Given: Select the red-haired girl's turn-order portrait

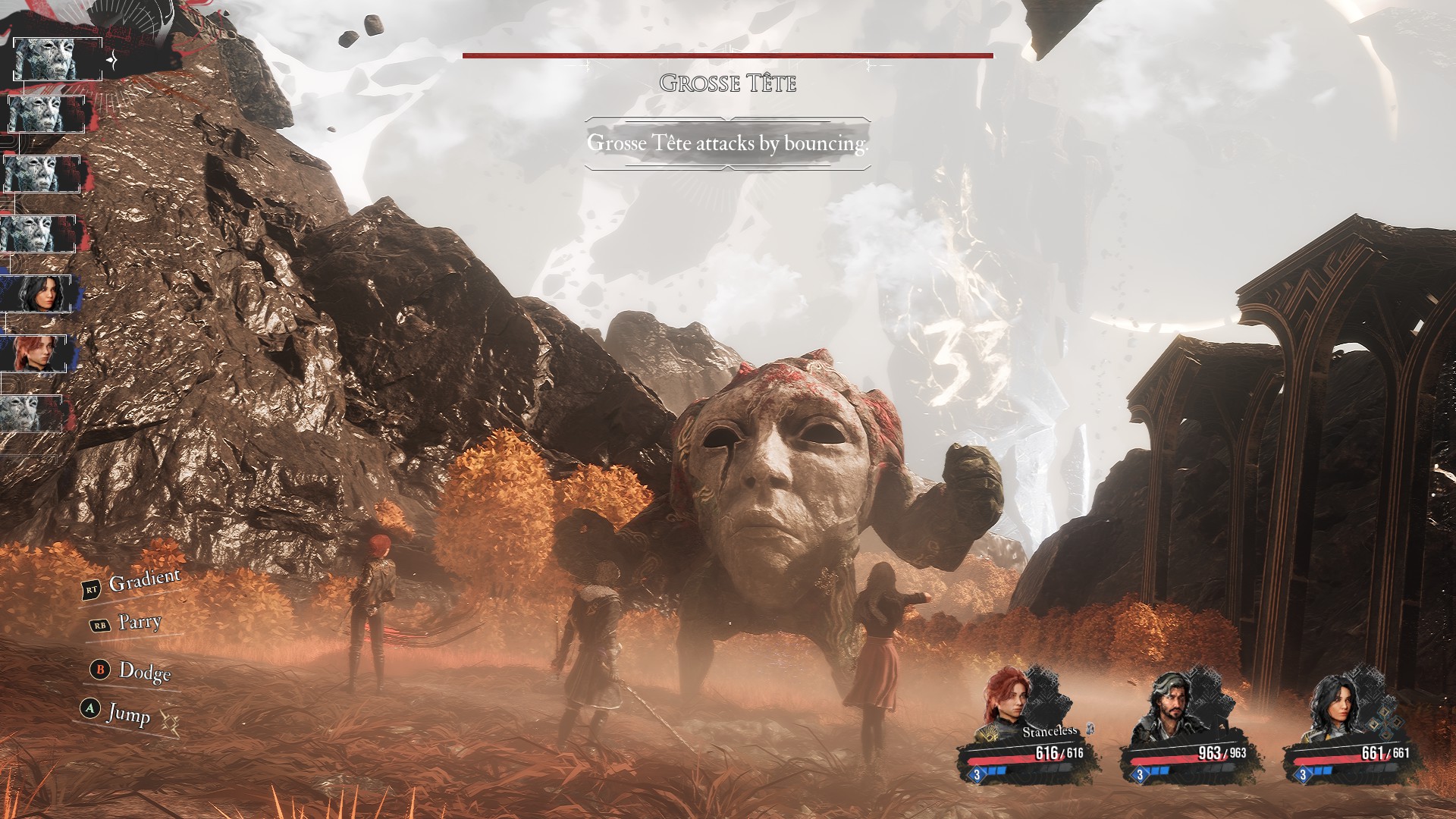Looking at the screenshot, I should 37,353.
